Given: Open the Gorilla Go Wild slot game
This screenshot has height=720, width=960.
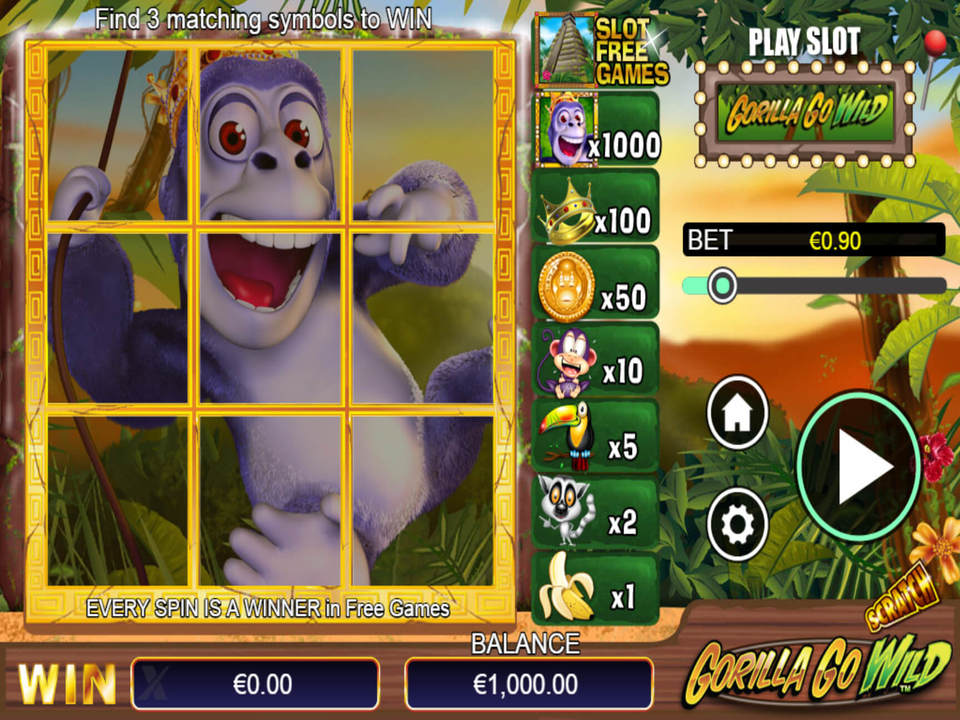Looking at the screenshot, I should point(806,114).
